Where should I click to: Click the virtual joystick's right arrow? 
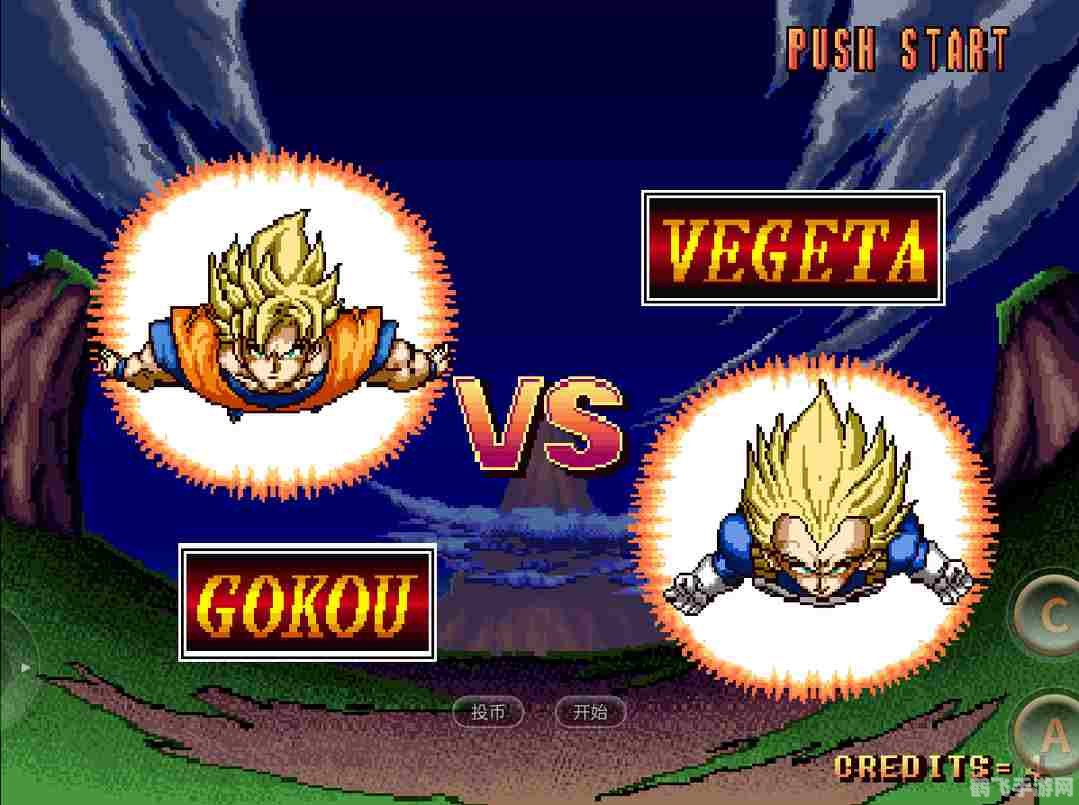(27, 667)
